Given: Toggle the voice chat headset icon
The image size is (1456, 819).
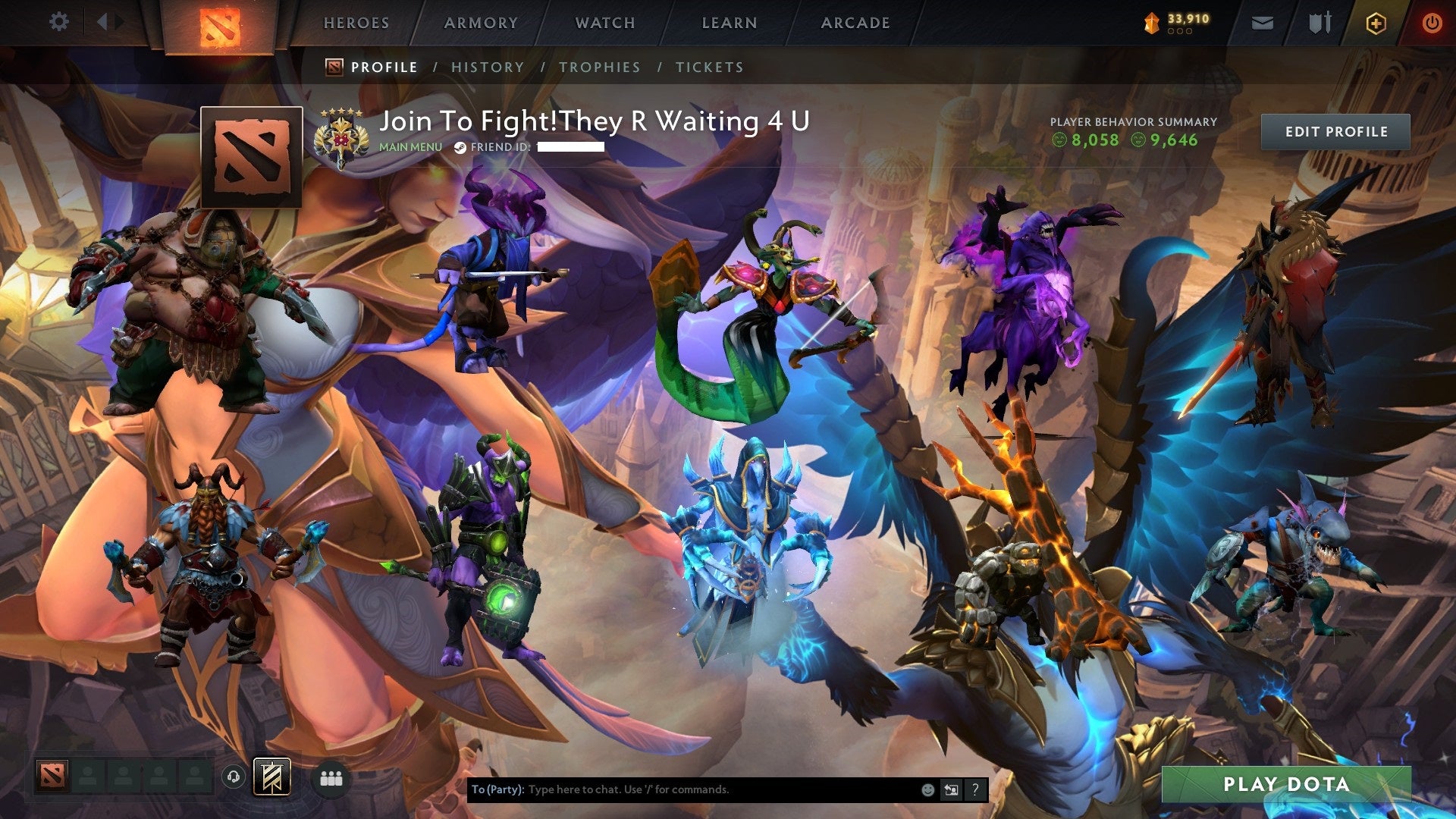Looking at the screenshot, I should [233, 777].
